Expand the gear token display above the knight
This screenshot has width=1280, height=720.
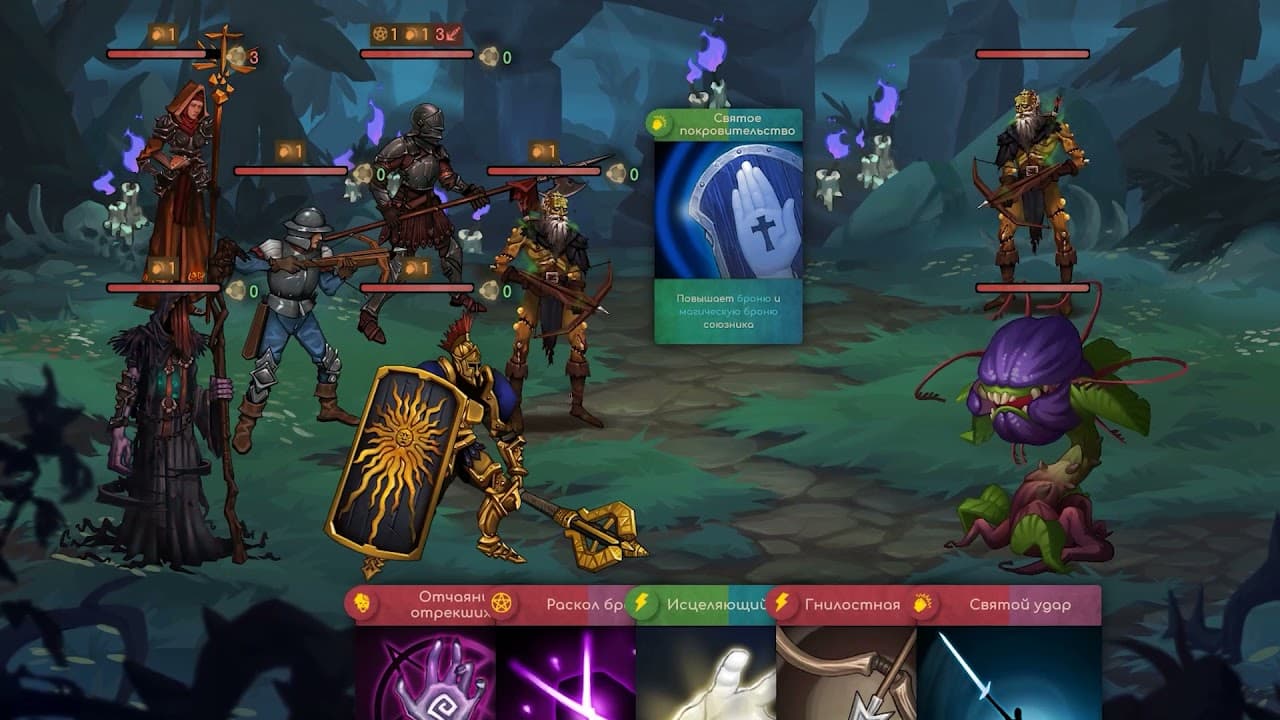(378, 34)
